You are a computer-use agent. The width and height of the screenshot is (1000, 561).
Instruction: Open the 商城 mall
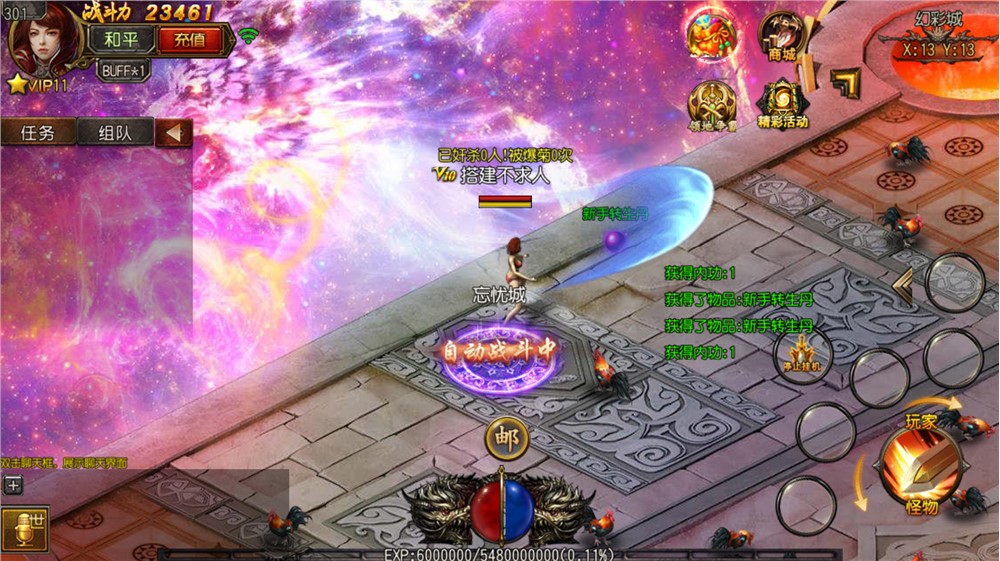(782, 37)
